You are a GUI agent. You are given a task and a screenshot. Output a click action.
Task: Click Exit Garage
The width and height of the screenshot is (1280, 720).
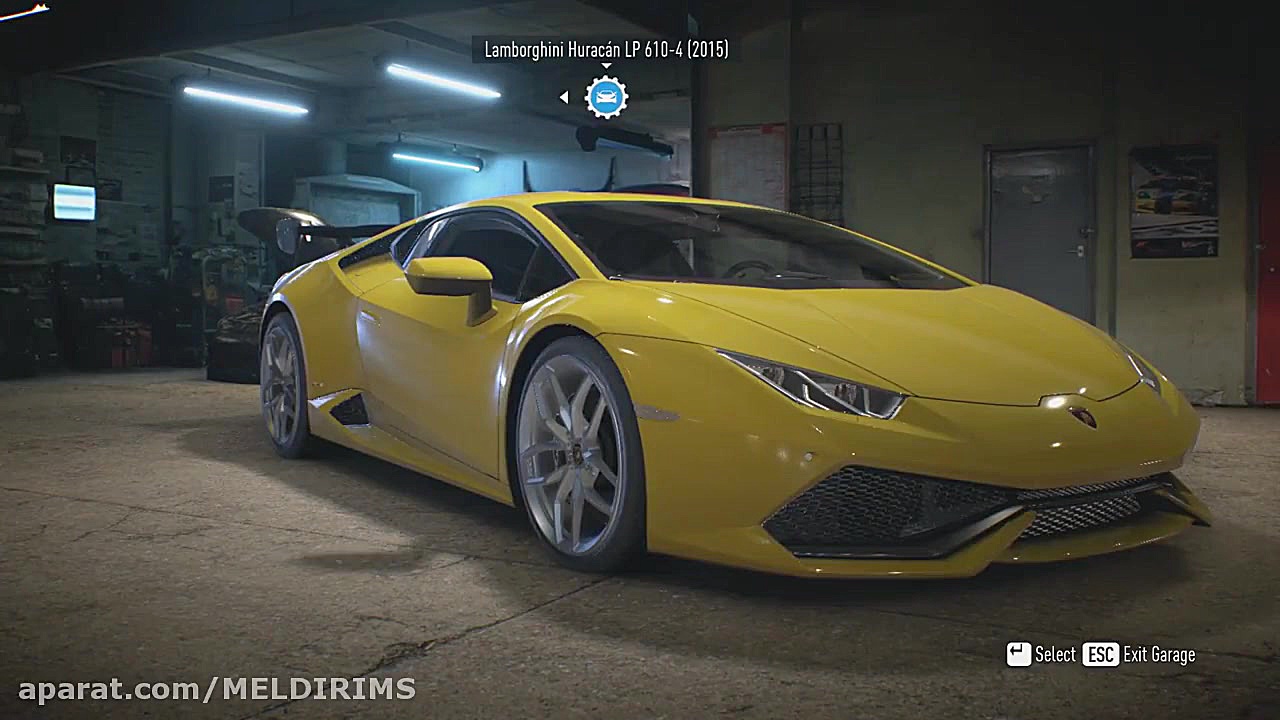point(1157,654)
